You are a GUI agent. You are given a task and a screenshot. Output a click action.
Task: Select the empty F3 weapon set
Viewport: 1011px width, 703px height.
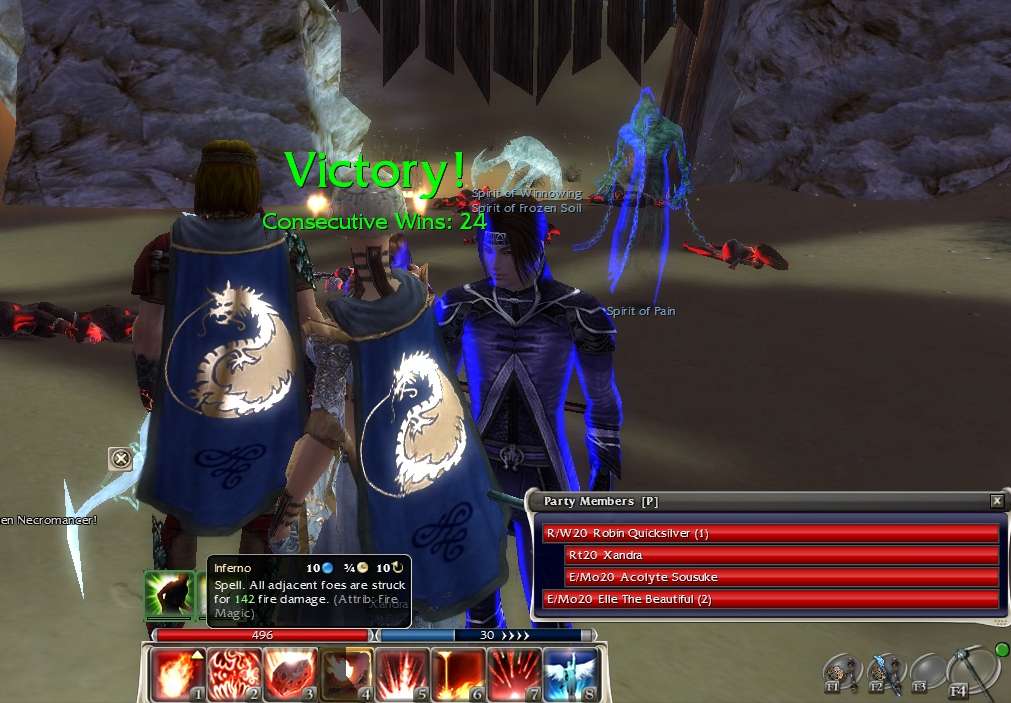pyautogui.click(x=927, y=673)
